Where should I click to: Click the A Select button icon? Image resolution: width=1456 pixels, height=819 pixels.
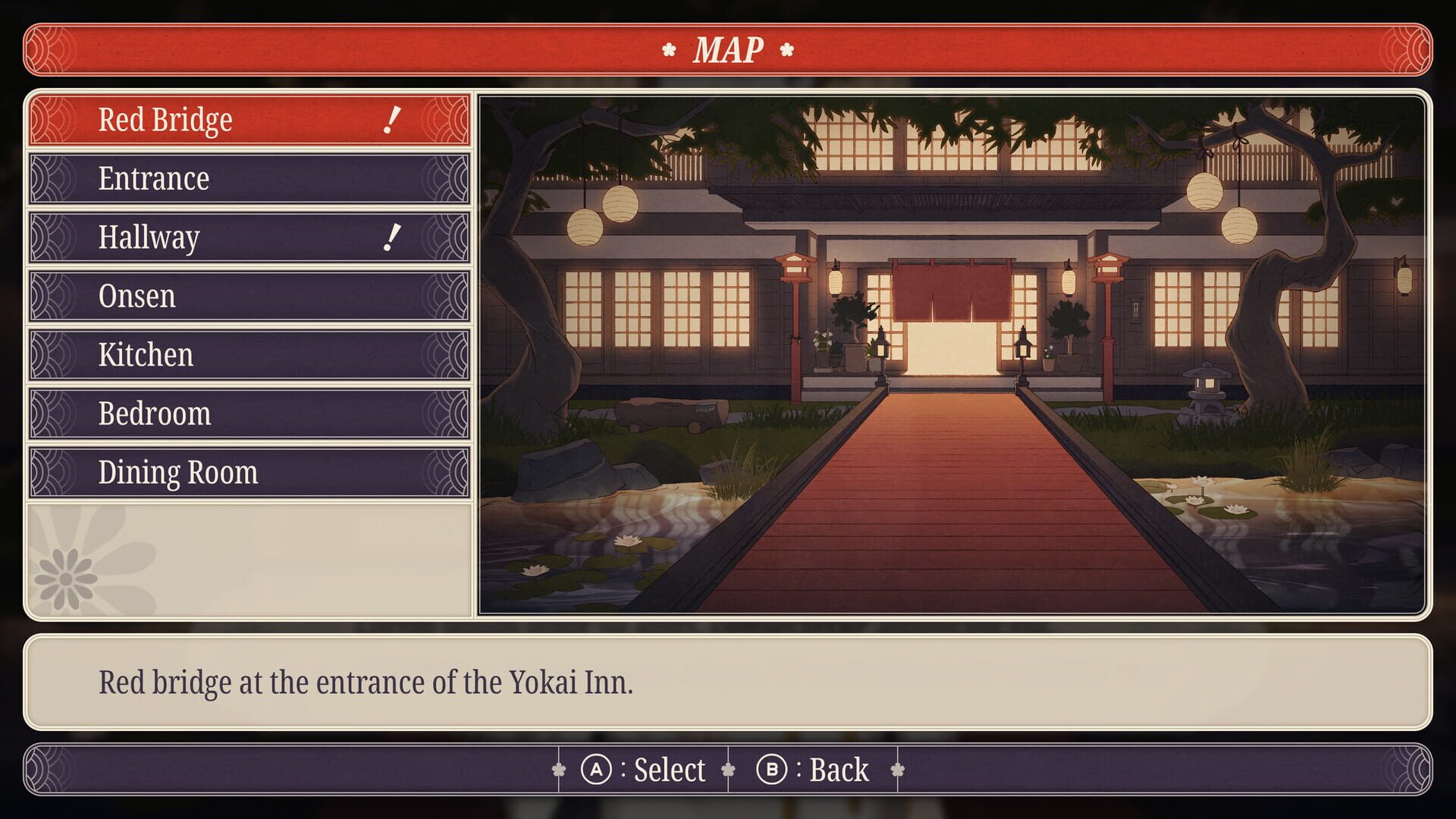[597, 769]
